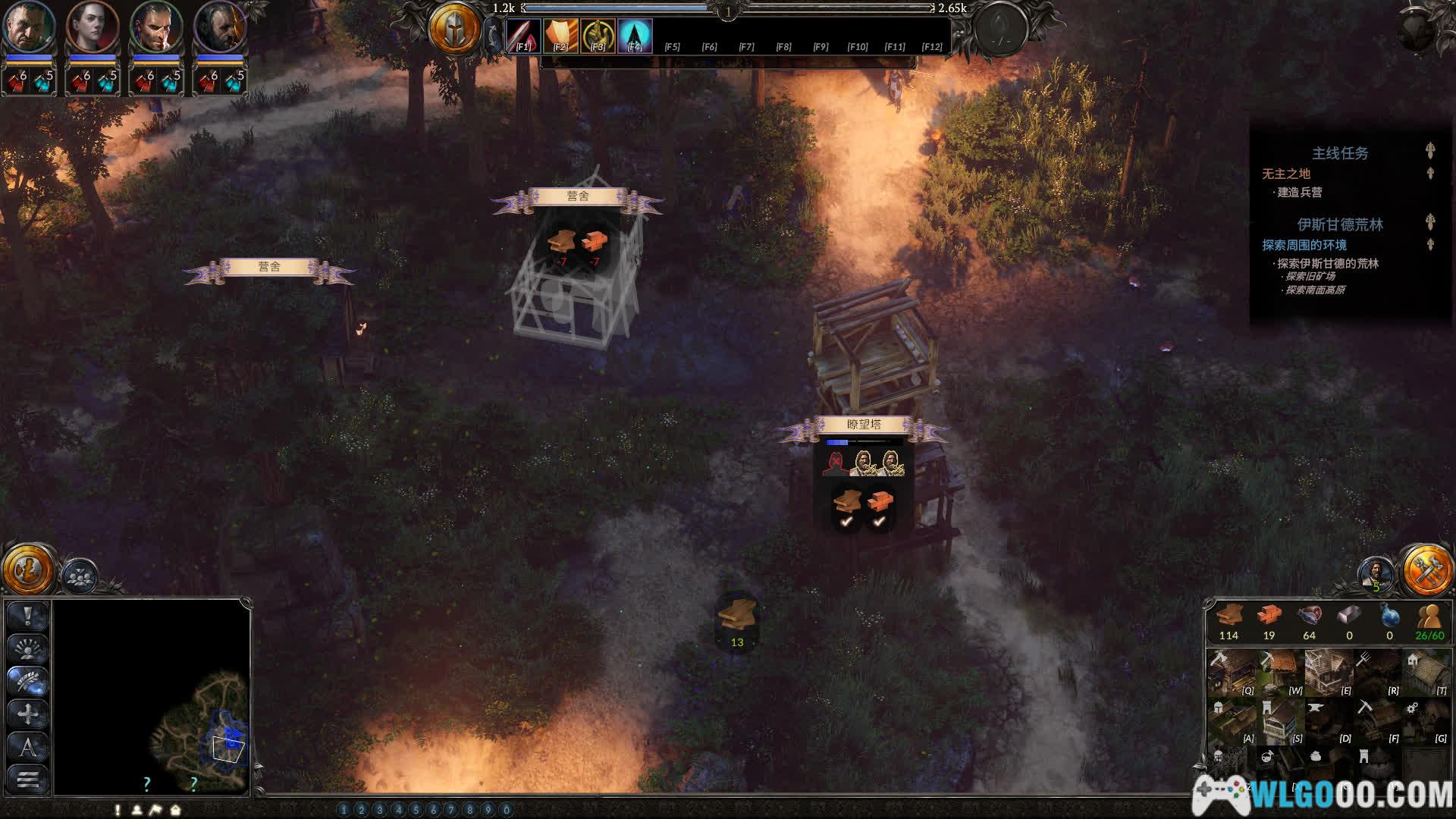The image size is (1456, 819).
Task: Toggle the feather button beside minimap
Action: point(28,681)
